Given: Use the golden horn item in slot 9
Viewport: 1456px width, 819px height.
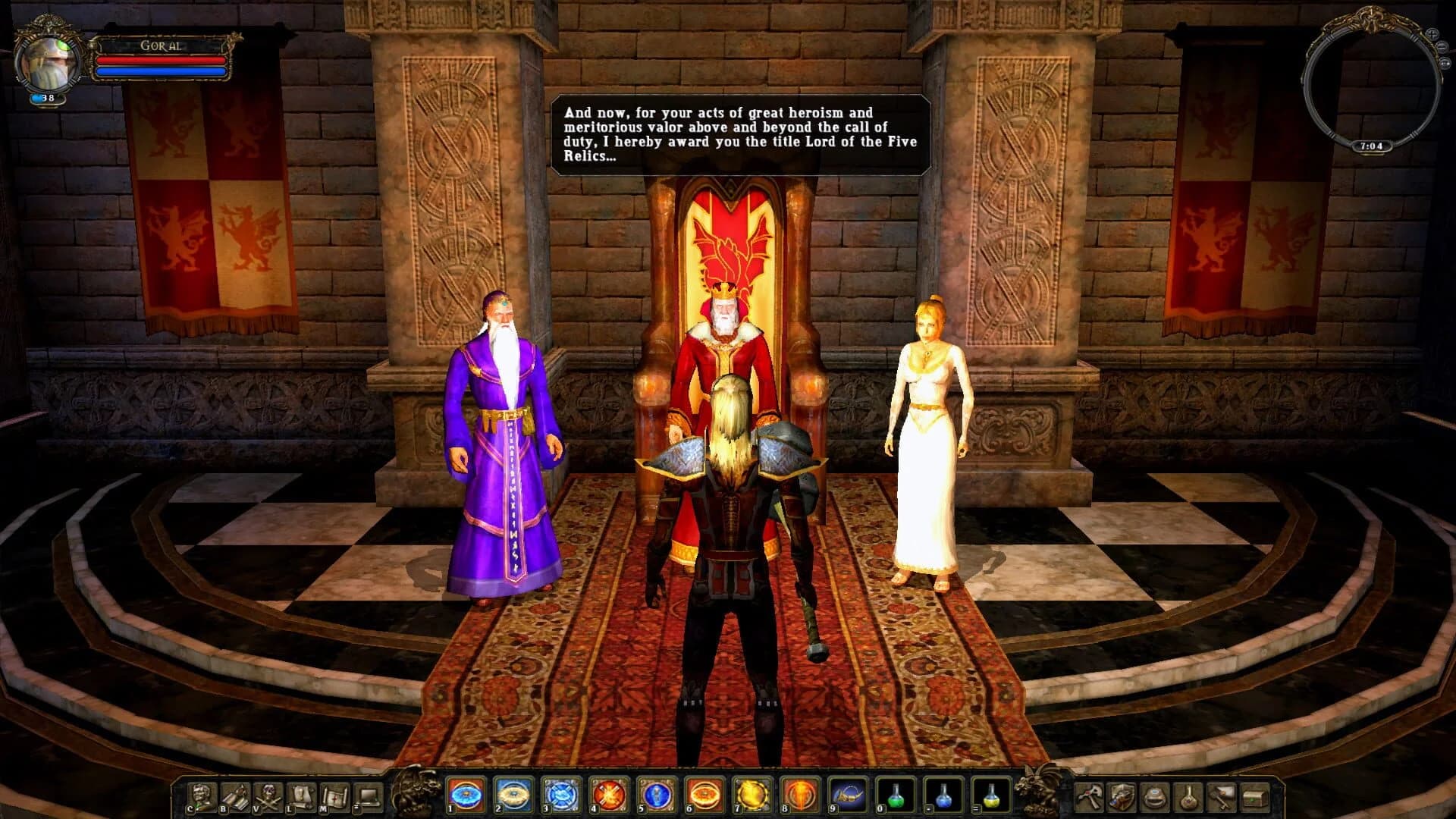Looking at the screenshot, I should tap(847, 796).
